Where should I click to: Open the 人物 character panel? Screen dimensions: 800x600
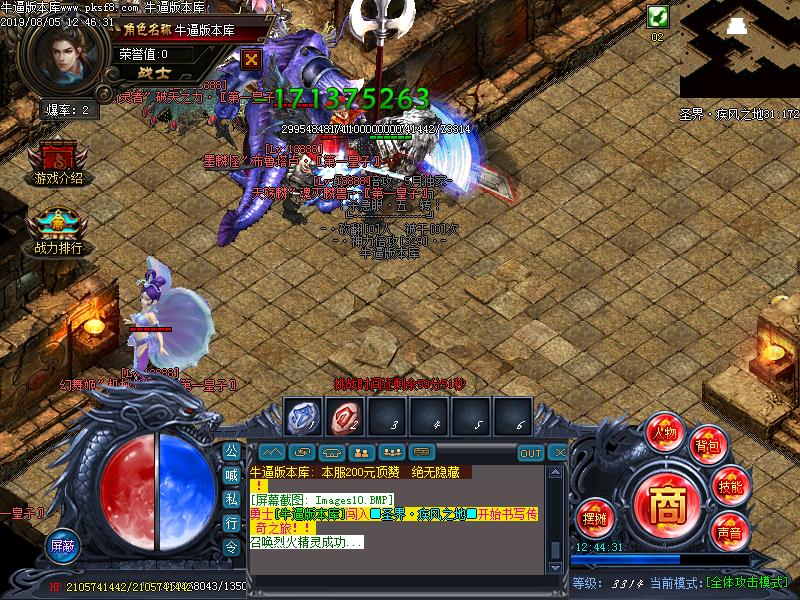tap(664, 431)
